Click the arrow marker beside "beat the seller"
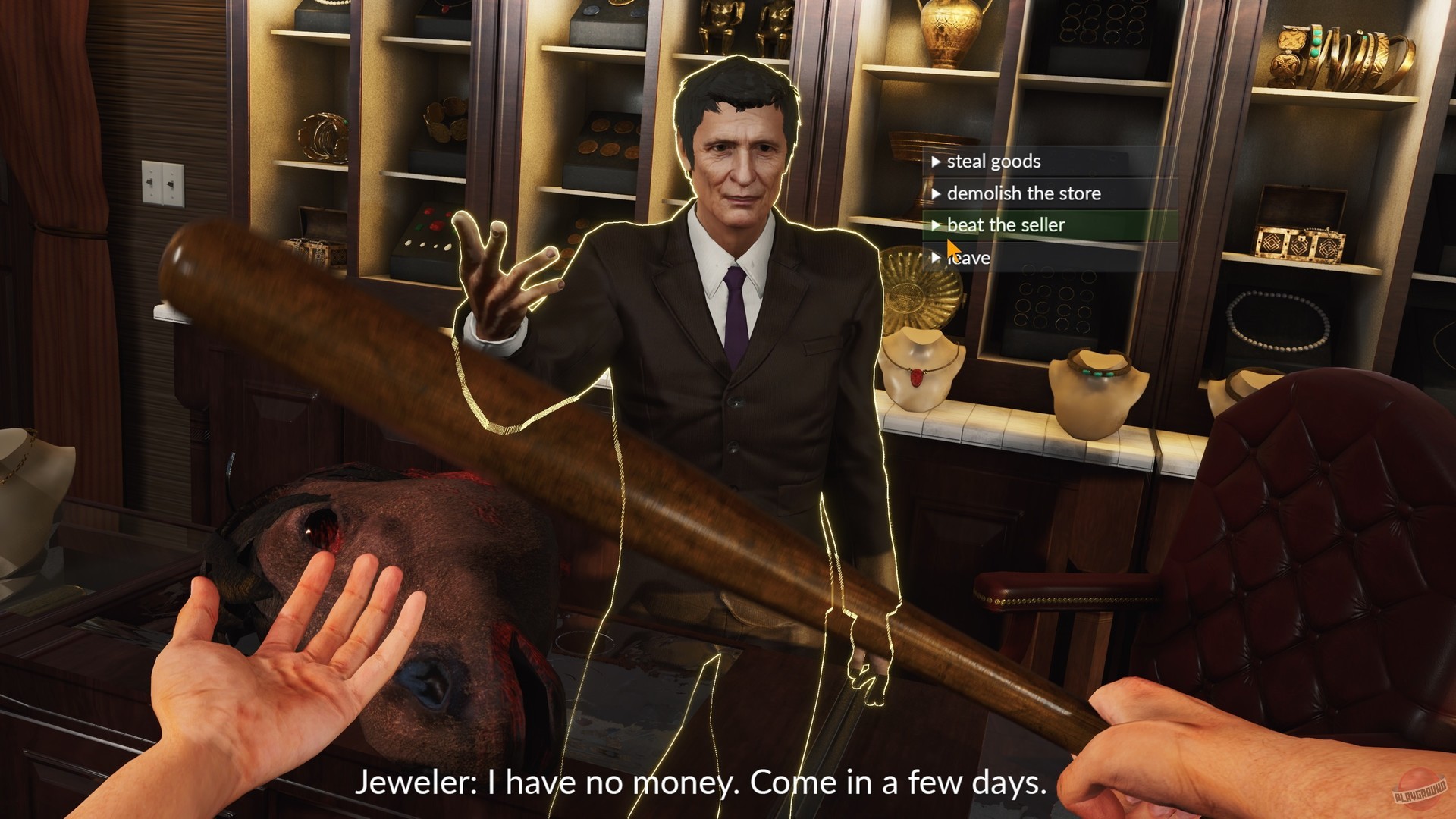Screen dimensions: 1456x819 click(x=936, y=225)
